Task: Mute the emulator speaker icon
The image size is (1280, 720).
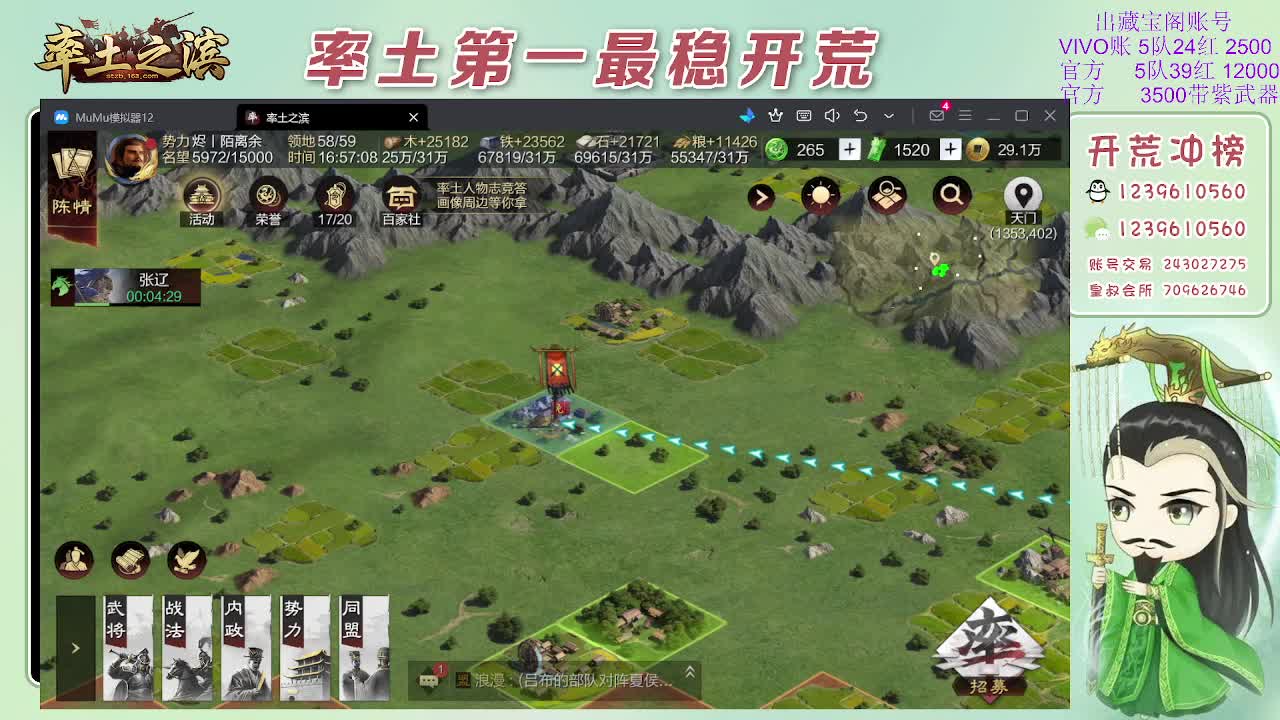Action: click(x=831, y=117)
